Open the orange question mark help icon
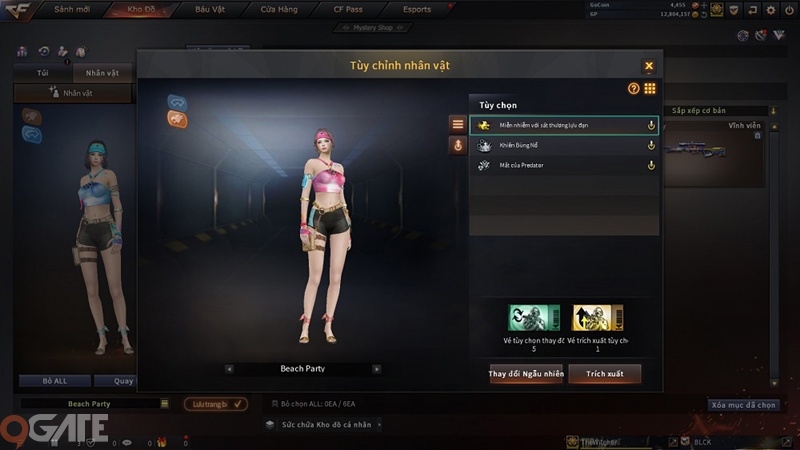The image size is (800, 450). click(x=633, y=89)
